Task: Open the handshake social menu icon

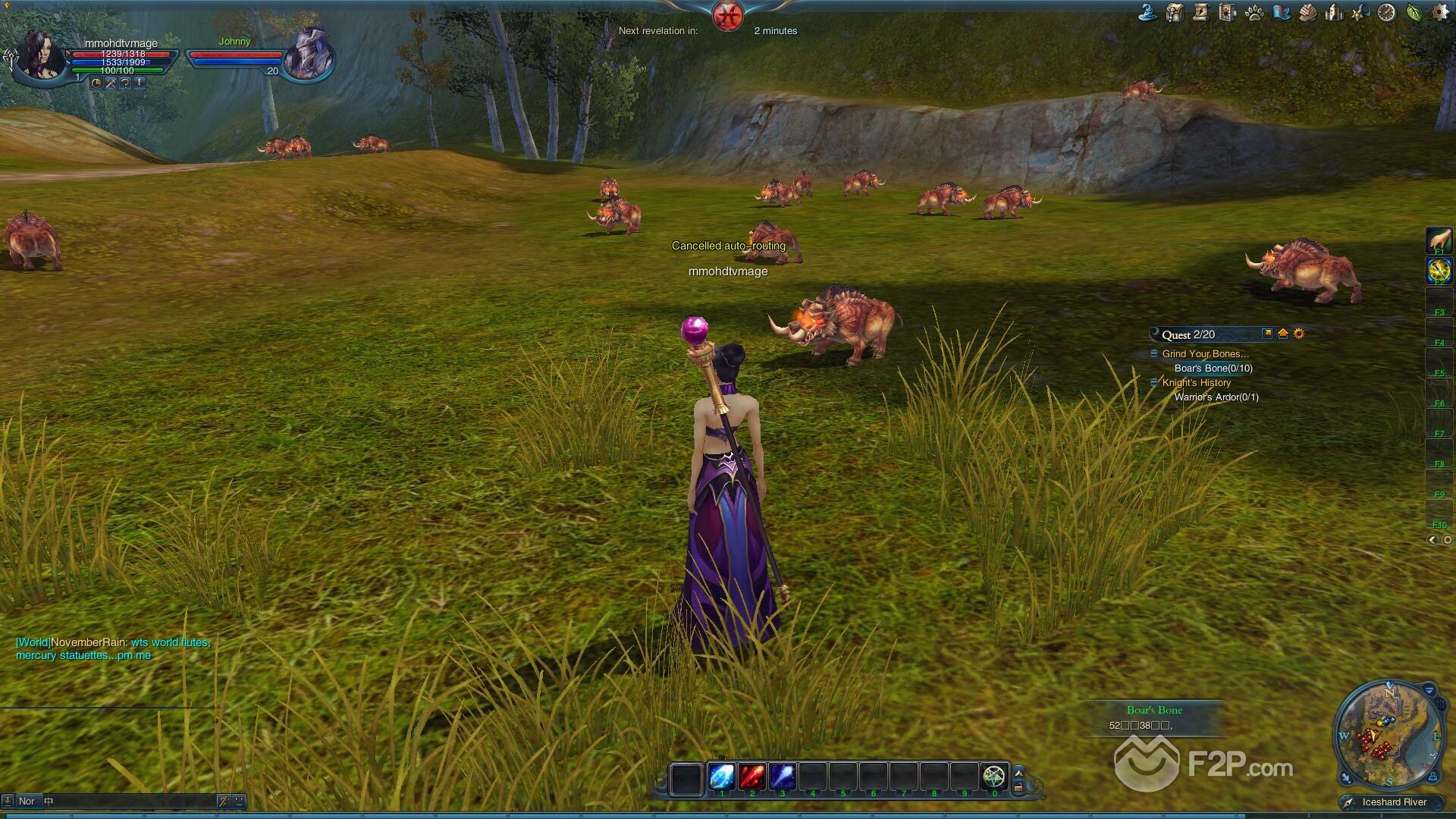Action: [1307, 13]
